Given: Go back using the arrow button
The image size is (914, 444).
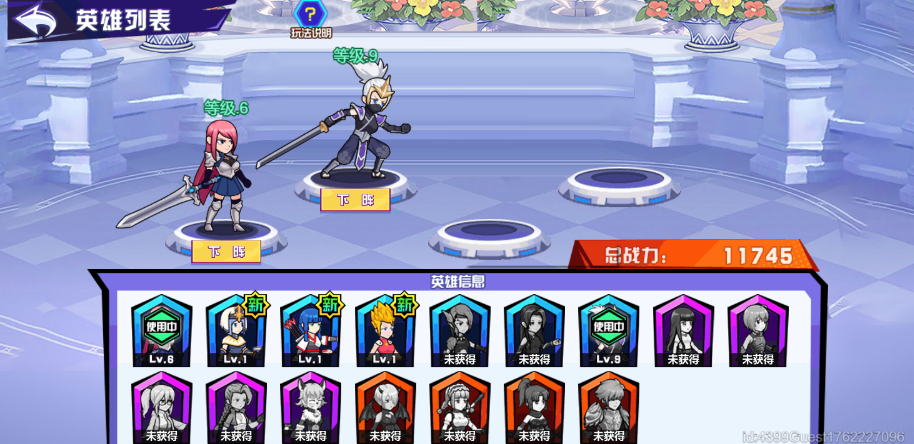Looking at the screenshot, I should [x=35, y=20].
